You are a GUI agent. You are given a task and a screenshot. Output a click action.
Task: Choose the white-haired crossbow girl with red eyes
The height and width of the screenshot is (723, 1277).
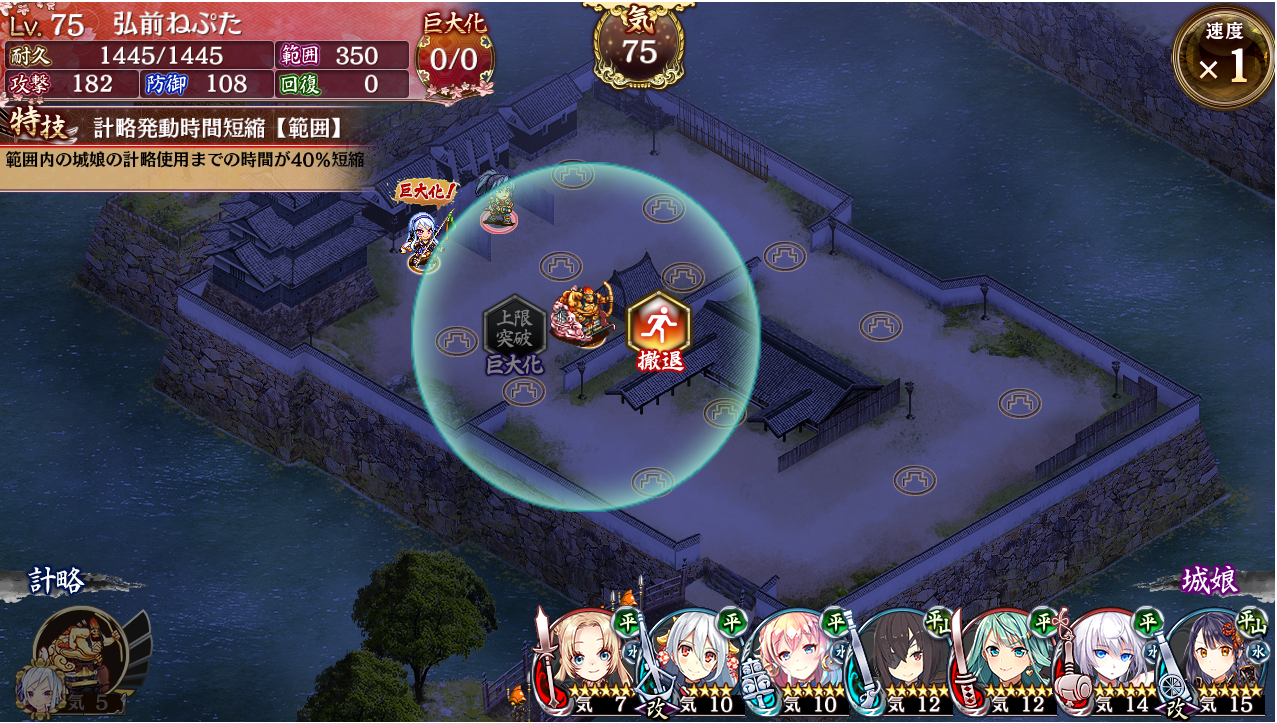point(696,662)
